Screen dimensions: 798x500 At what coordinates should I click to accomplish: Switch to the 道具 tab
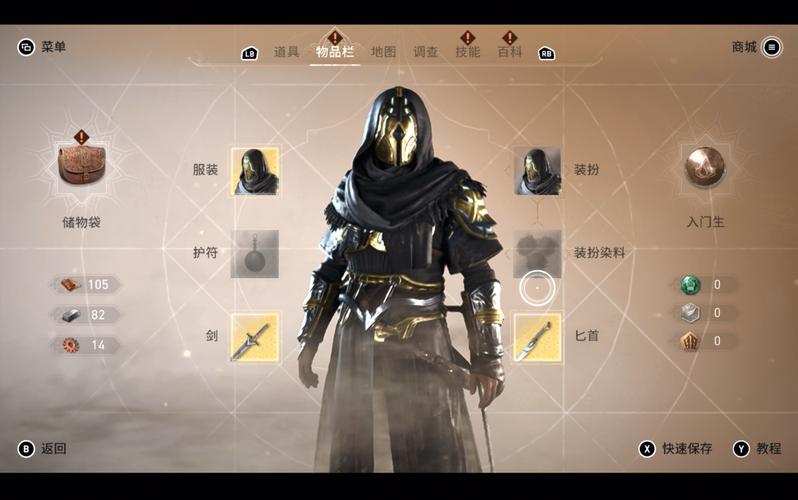pos(286,52)
